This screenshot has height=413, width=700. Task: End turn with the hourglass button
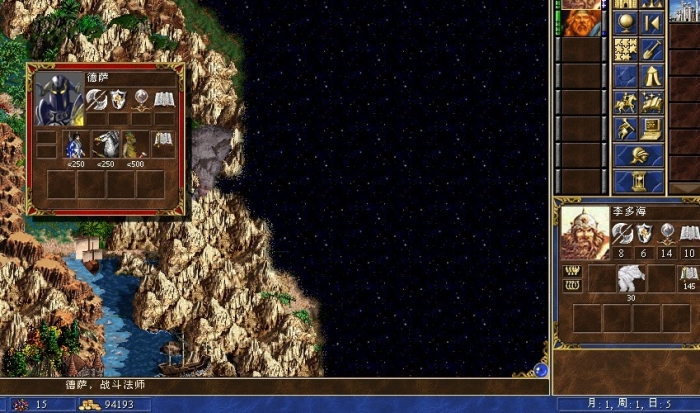coord(638,181)
